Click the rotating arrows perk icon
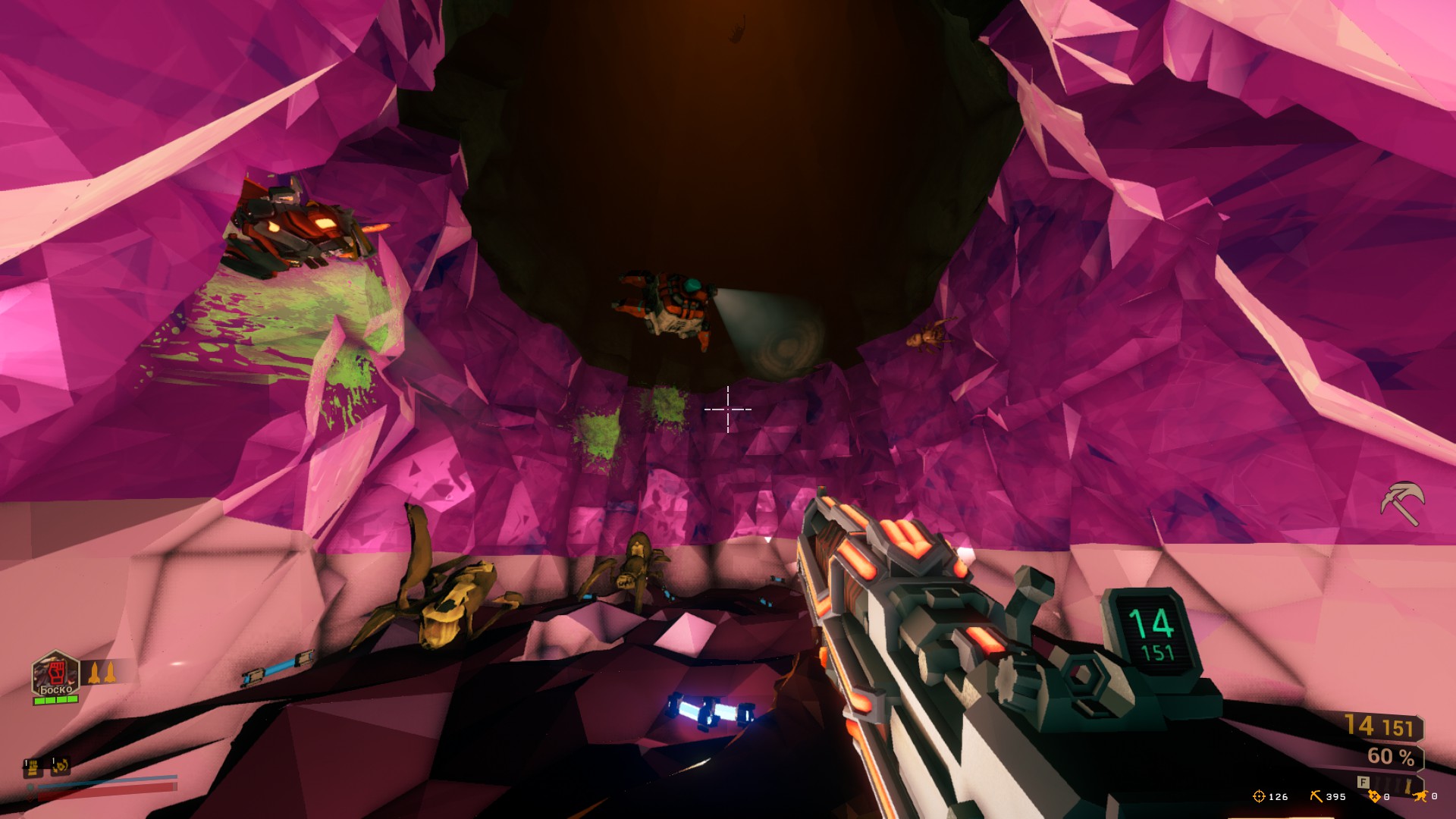 coord(61,767)
